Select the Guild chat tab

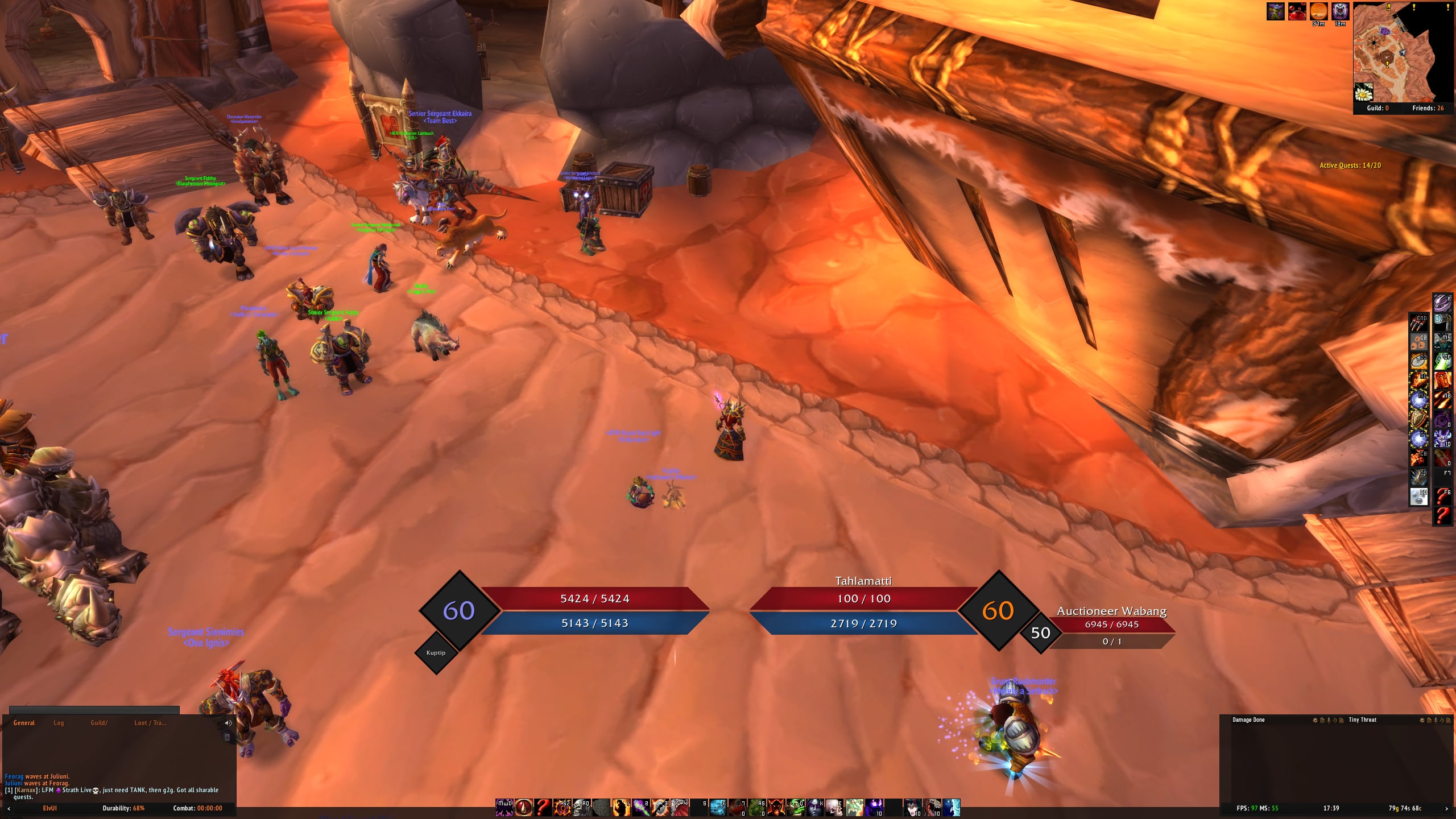(99, 723)
